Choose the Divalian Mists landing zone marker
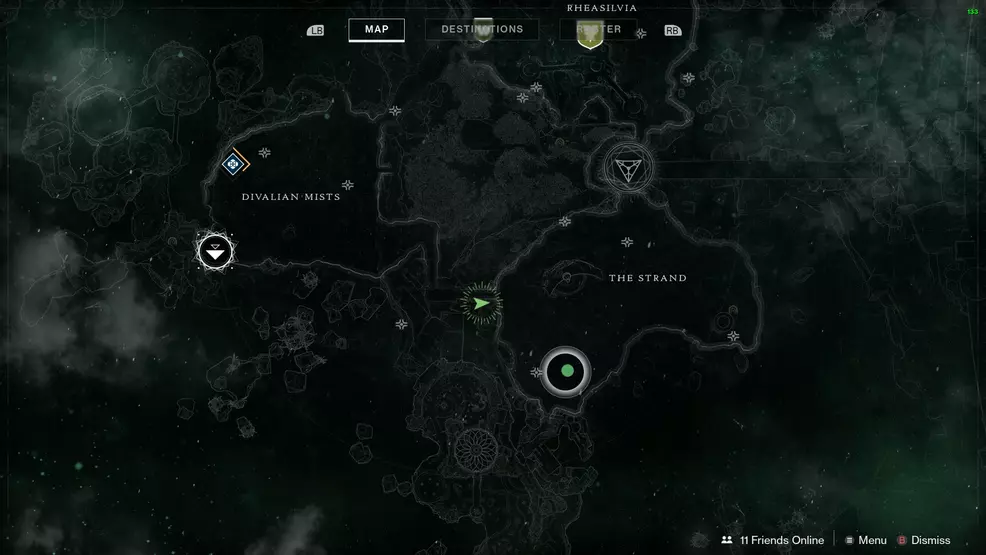The height and width of the screenshot is (555, 986). [x=215, y=252]
